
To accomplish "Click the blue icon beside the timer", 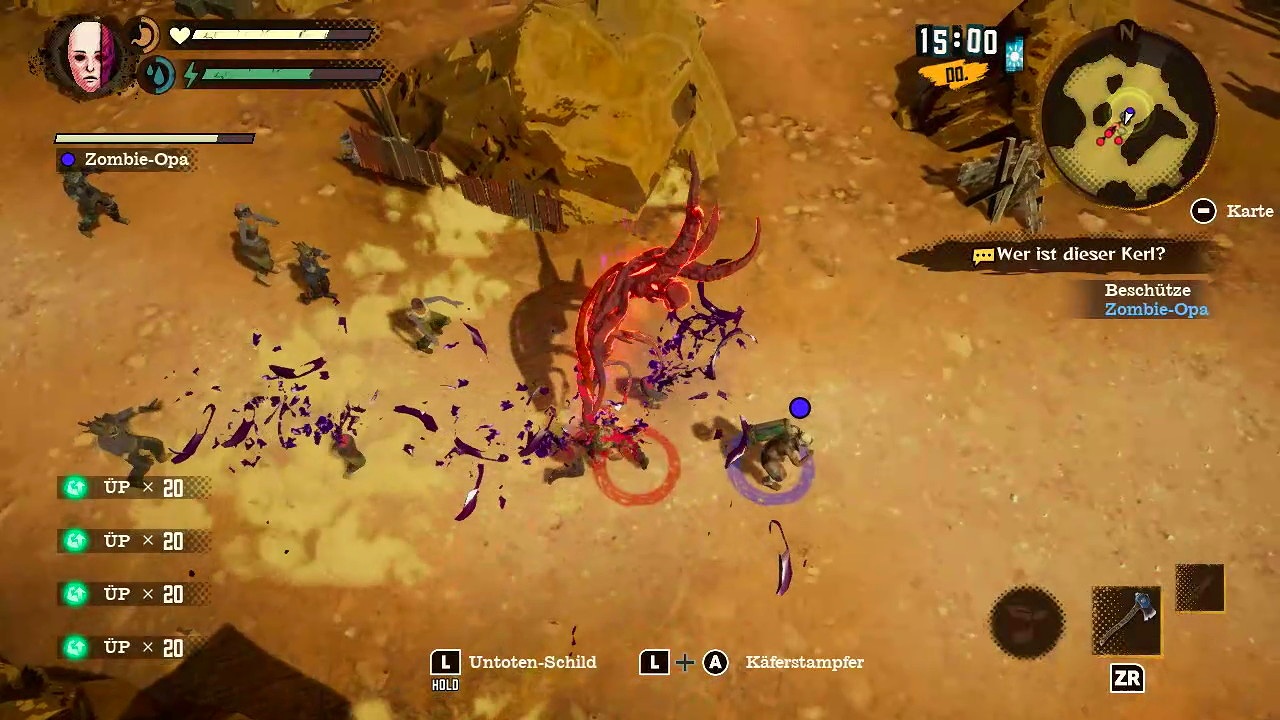I will click(1015, 55).
